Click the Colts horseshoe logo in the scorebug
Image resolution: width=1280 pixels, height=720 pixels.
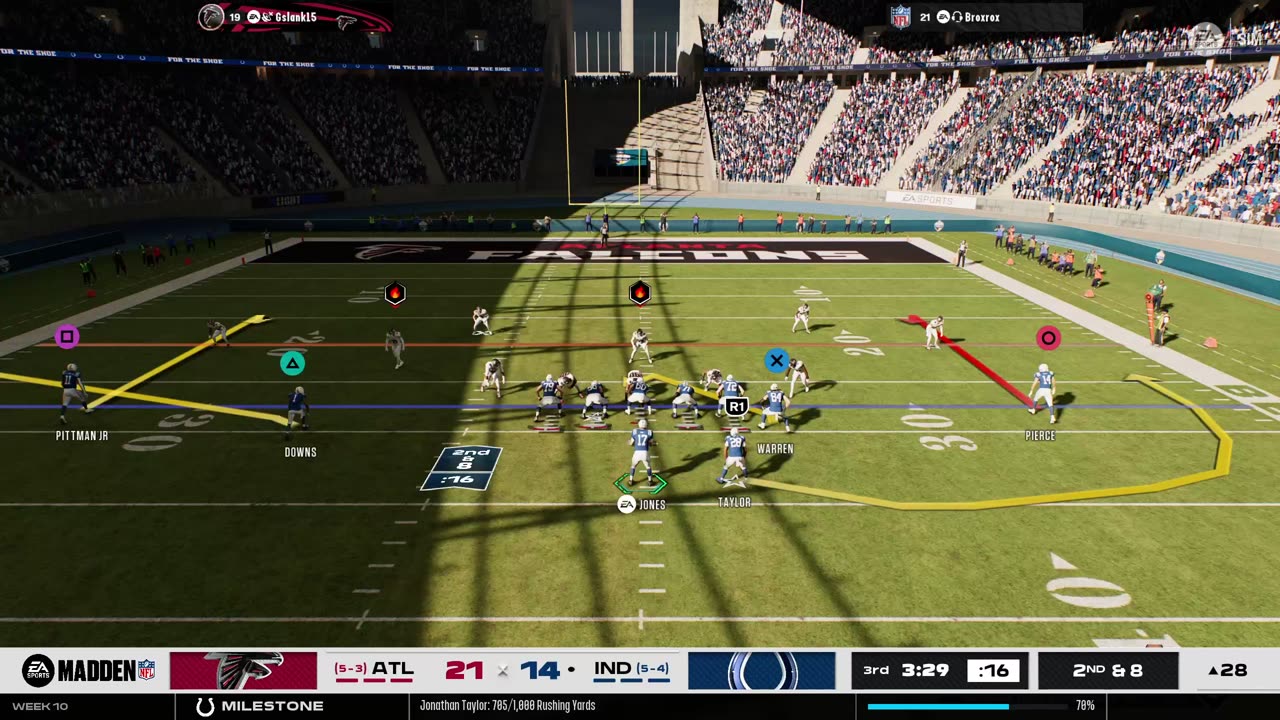[761, 670]
